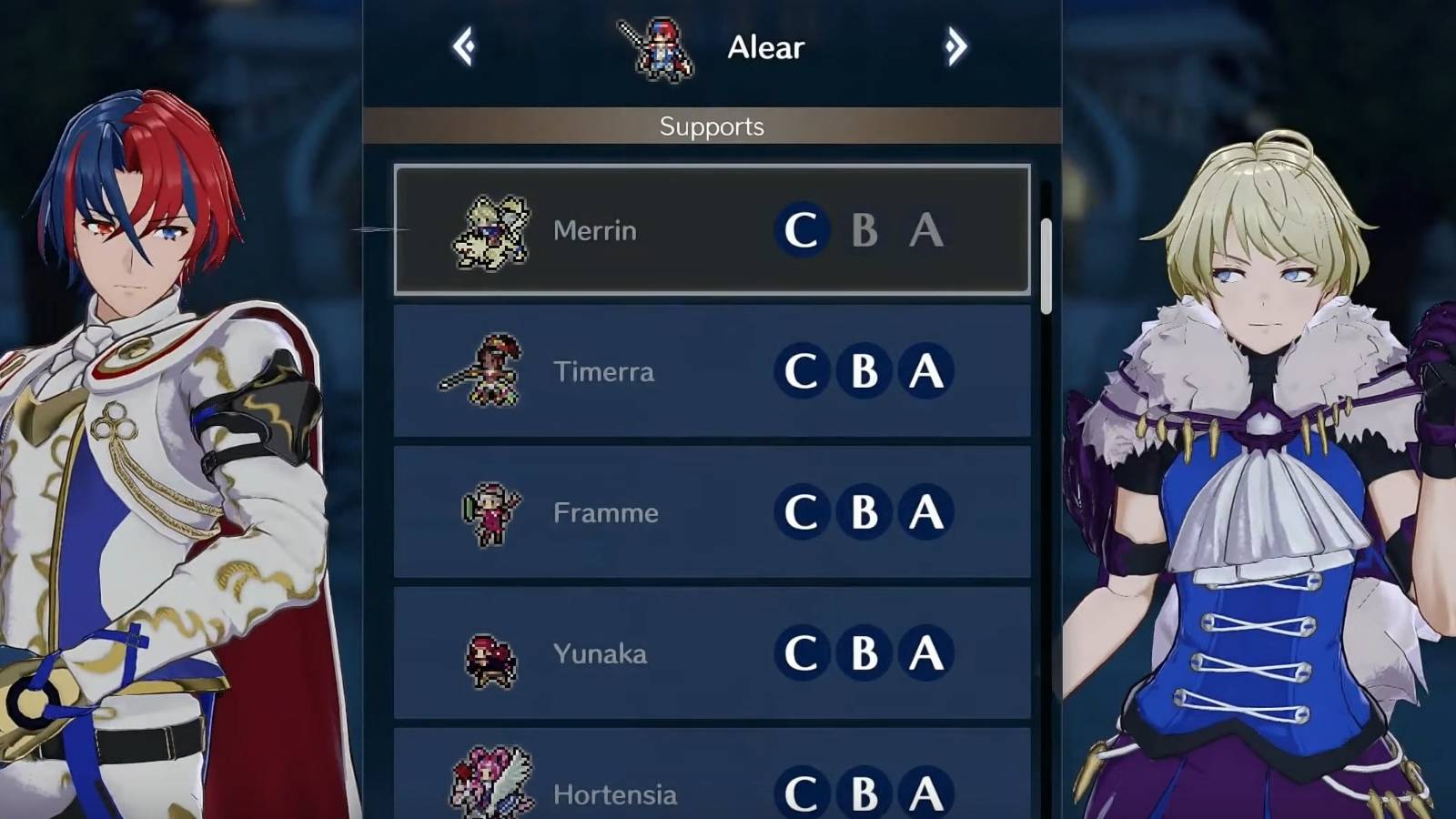Click the right arrow to view next character

tap(955, 46)
